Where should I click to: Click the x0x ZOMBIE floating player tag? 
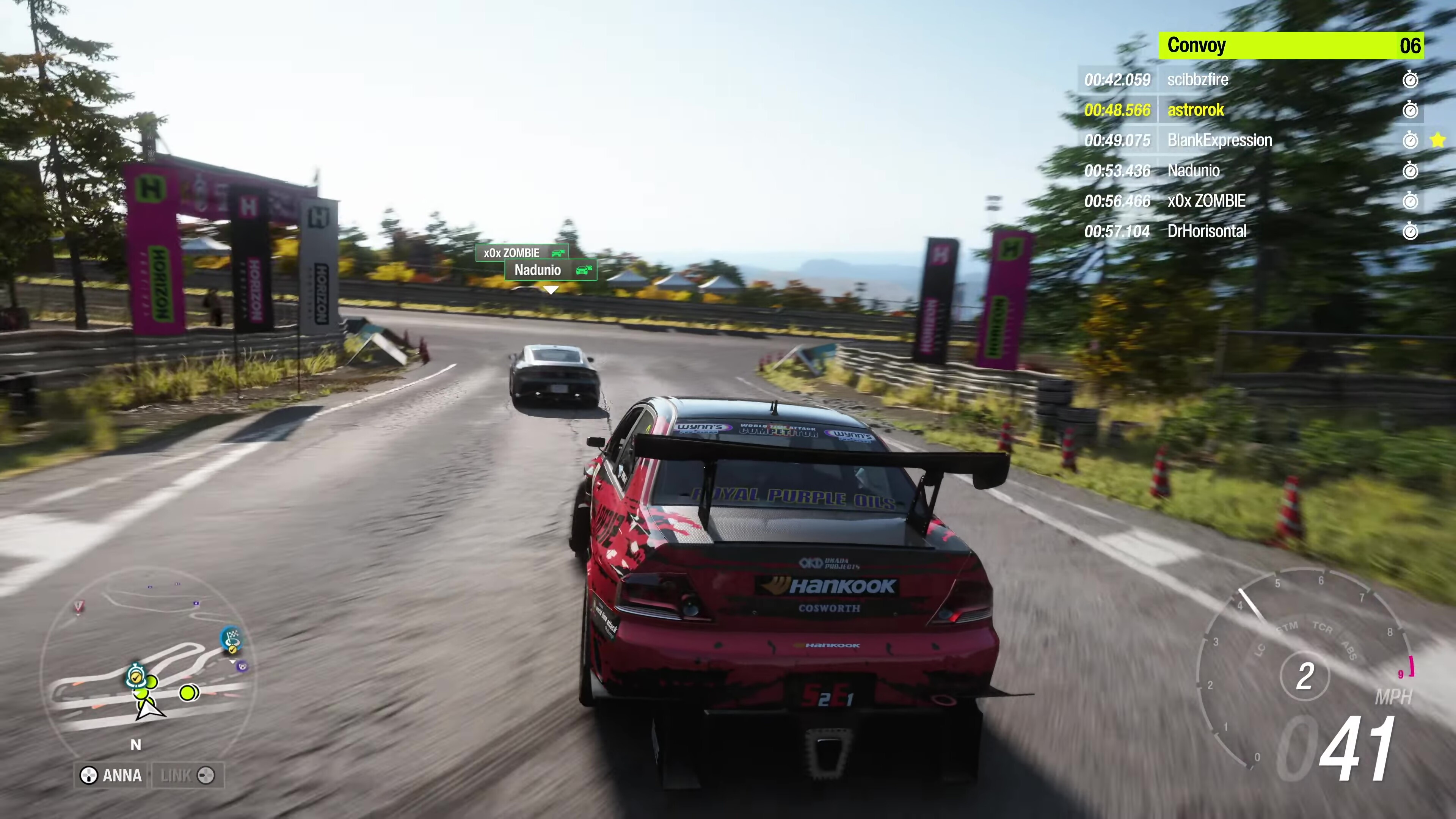click(x=521, y=253)
